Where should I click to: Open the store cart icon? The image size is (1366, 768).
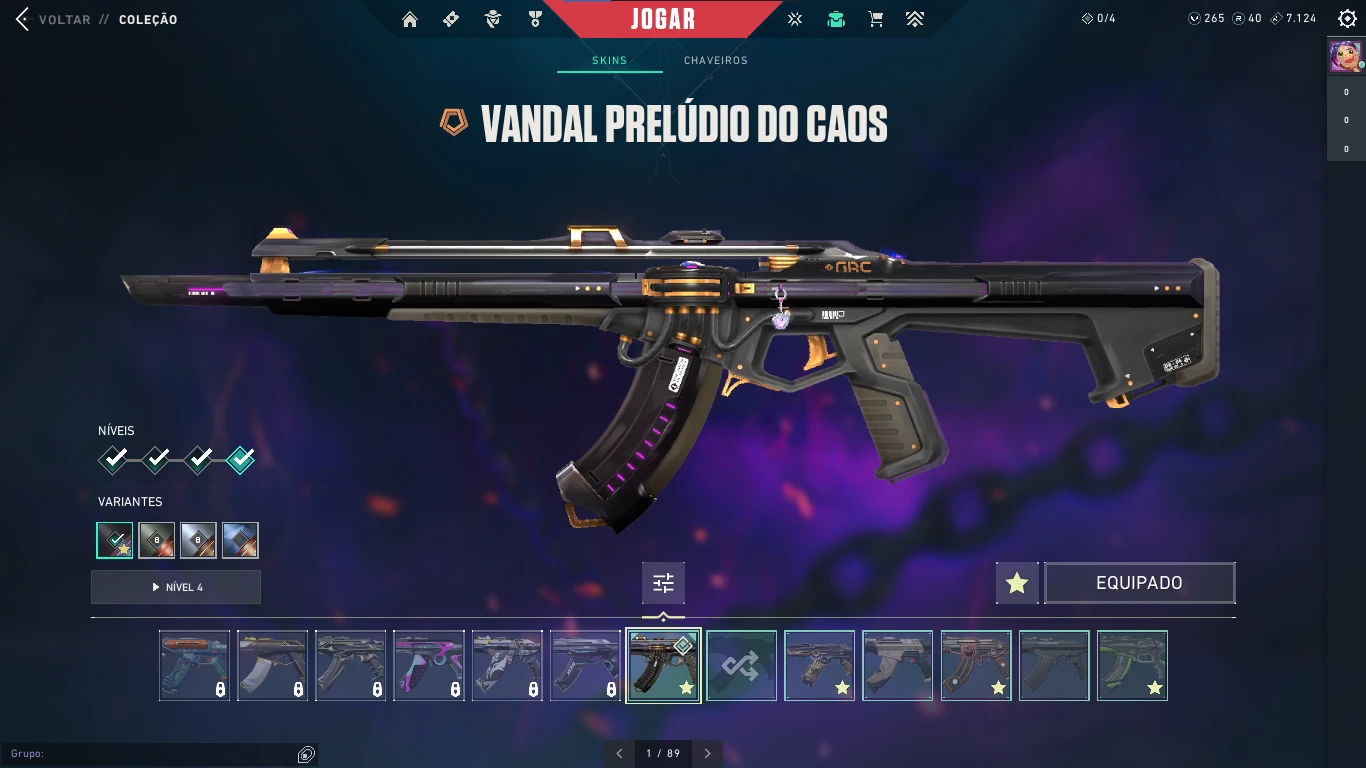click(x=876, y=19)
